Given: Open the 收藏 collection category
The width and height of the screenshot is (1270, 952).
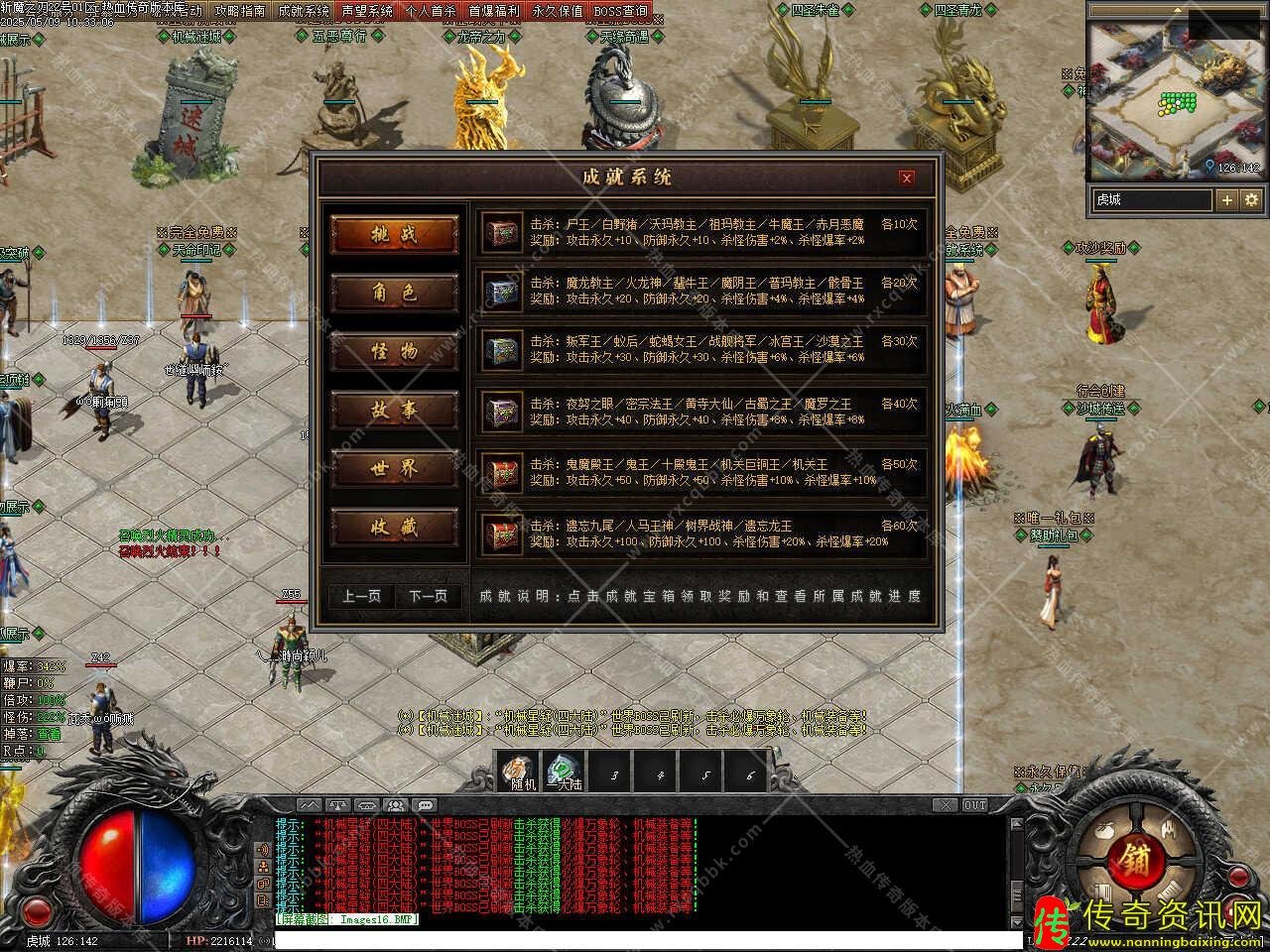Looking at the screenshot, I should coord(395,528).
